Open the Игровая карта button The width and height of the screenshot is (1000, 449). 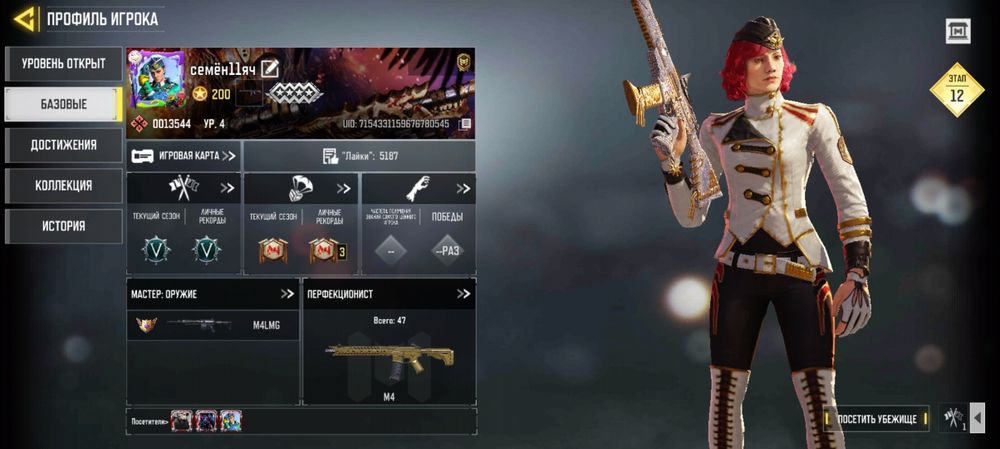click(184, 156)
